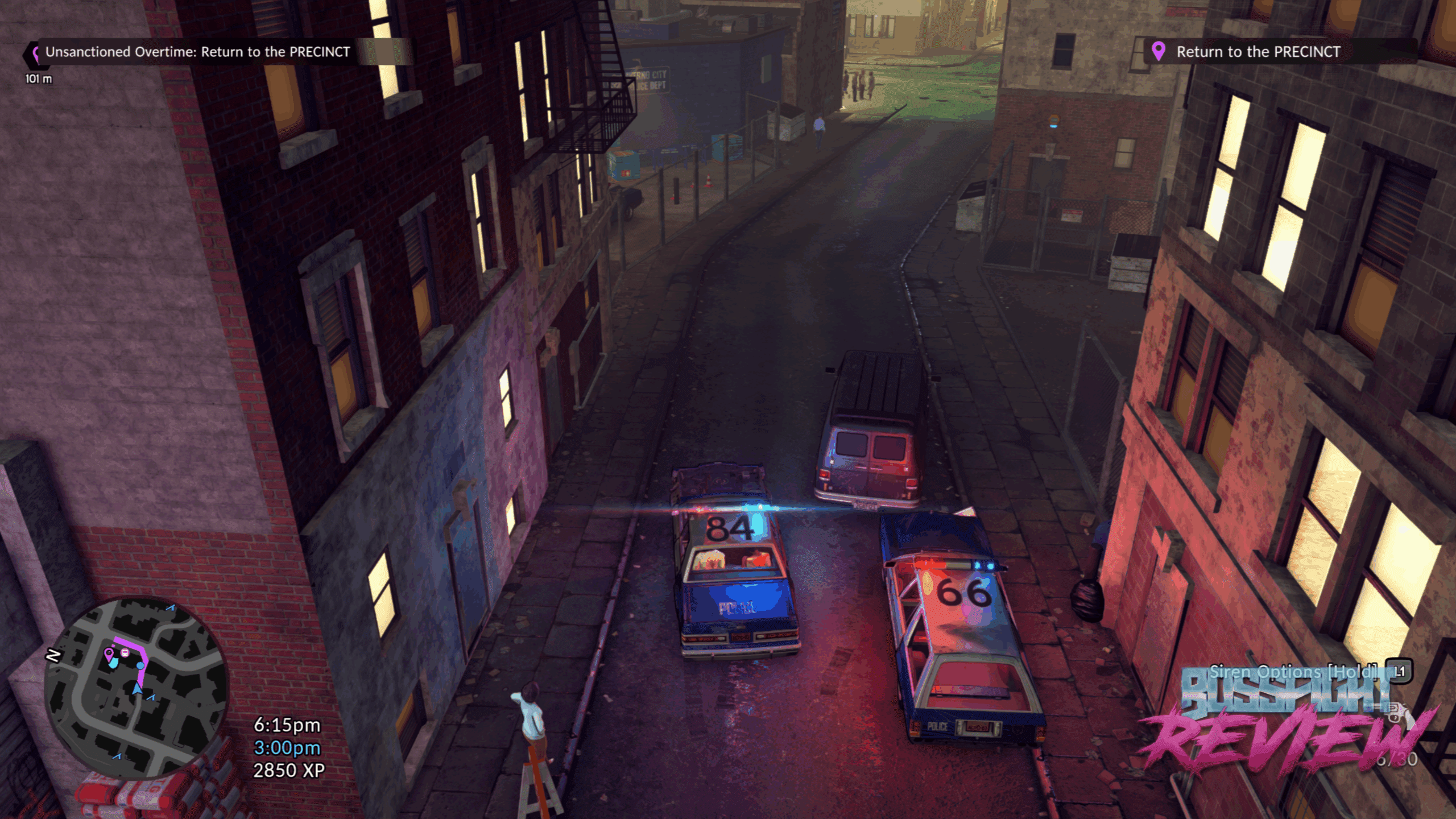
Task: Open the circular minimap
Action: tap(136, 686)
